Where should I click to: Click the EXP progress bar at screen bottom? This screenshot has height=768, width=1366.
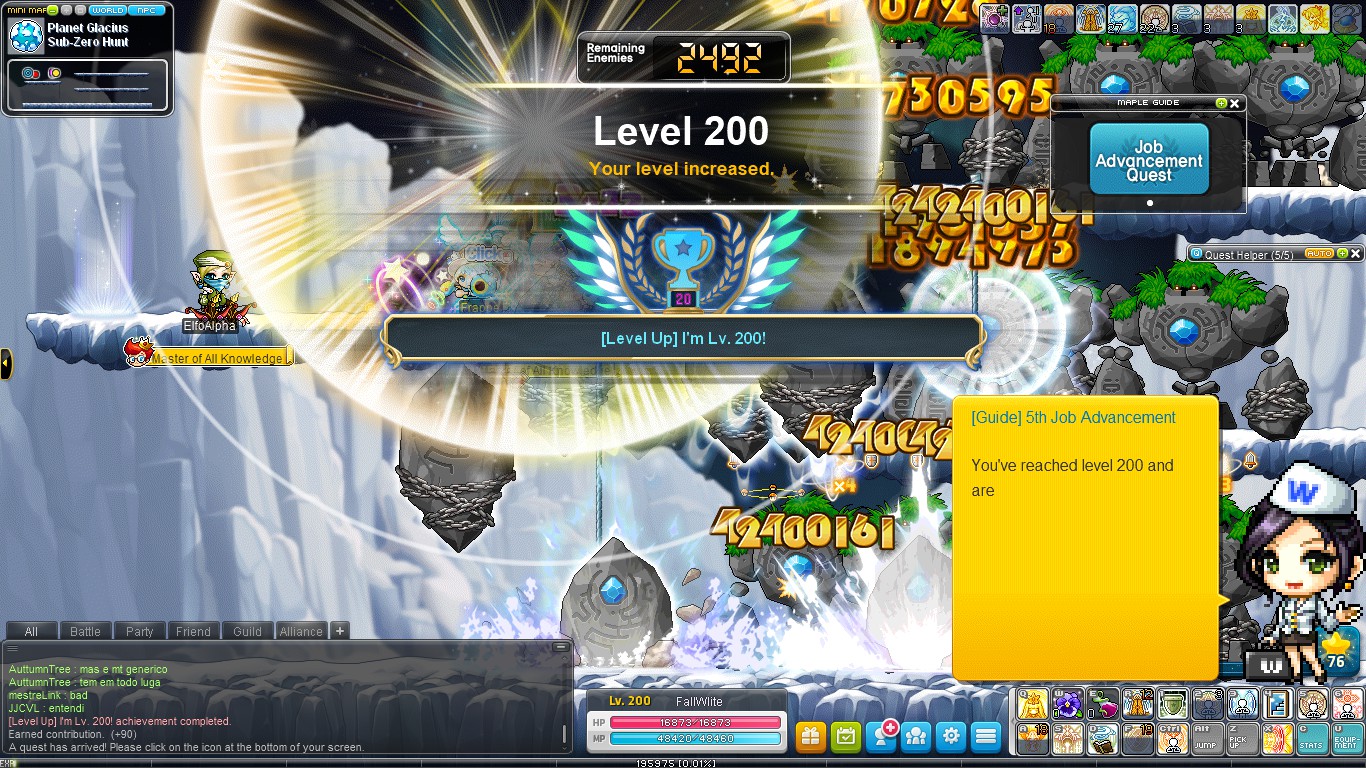pos(683,761)
